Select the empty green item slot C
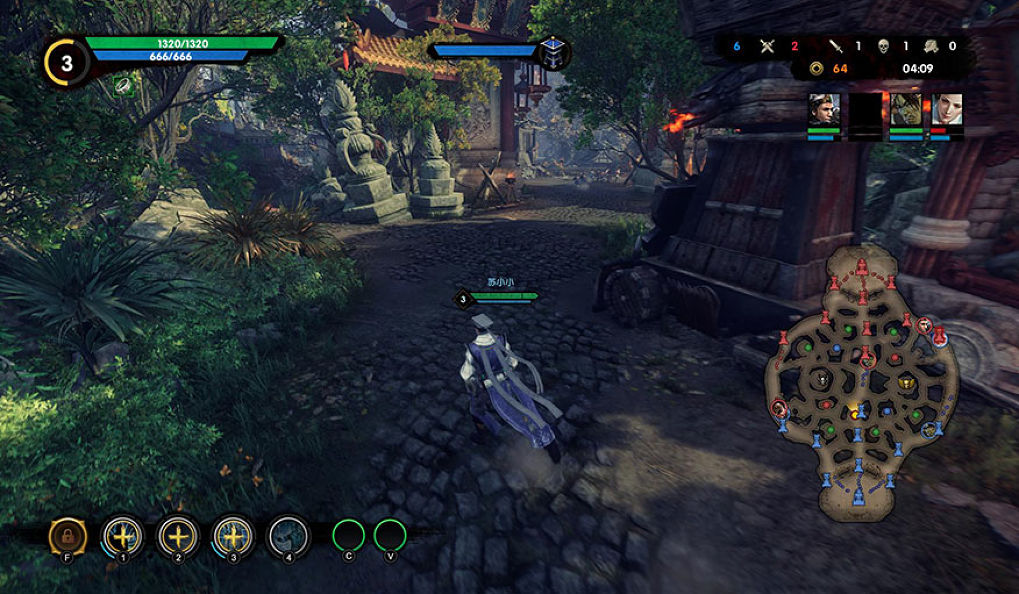1019x594 pixels. 349,535
